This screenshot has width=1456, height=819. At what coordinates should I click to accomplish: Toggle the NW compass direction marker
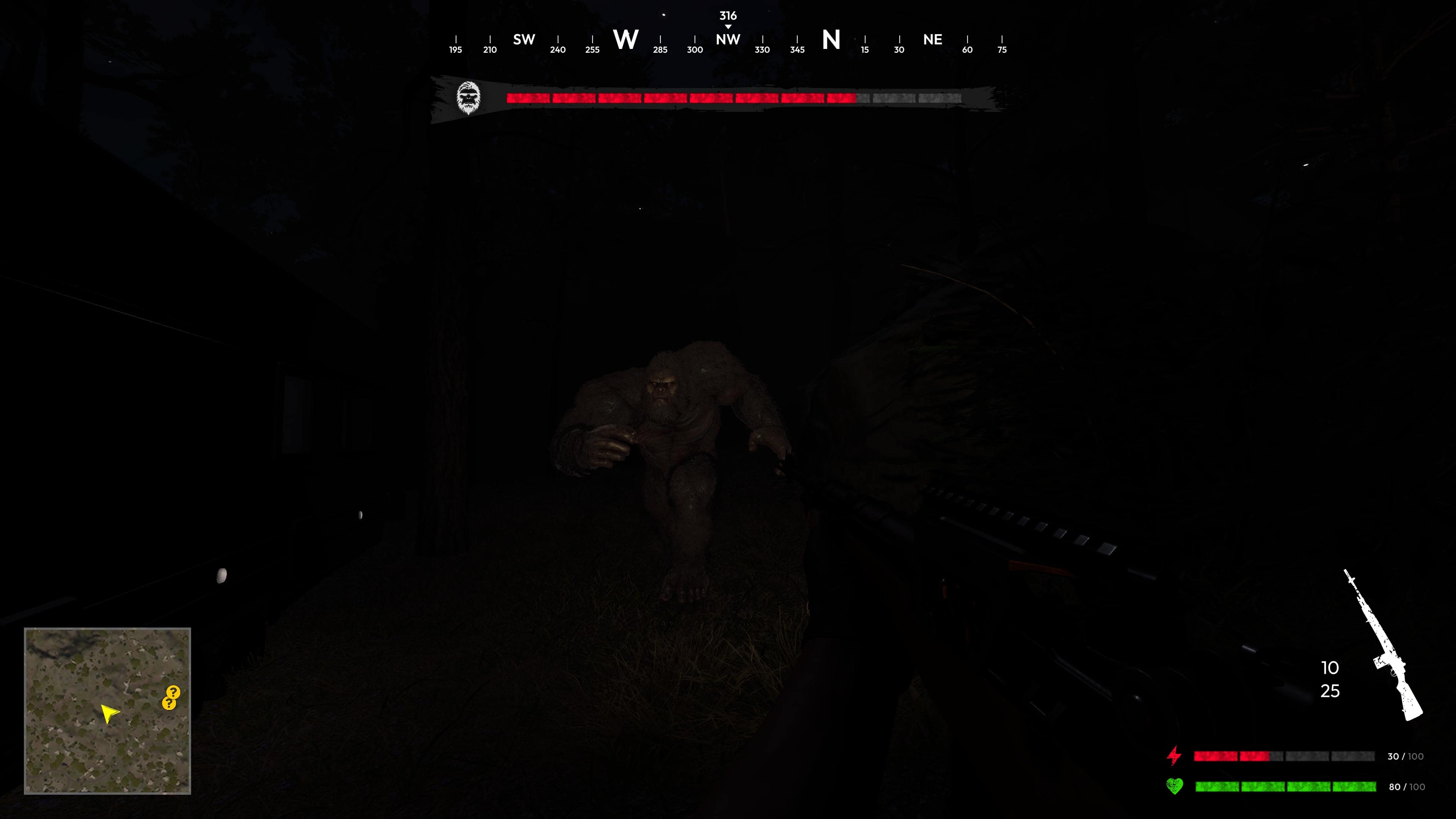coord(728,39)
